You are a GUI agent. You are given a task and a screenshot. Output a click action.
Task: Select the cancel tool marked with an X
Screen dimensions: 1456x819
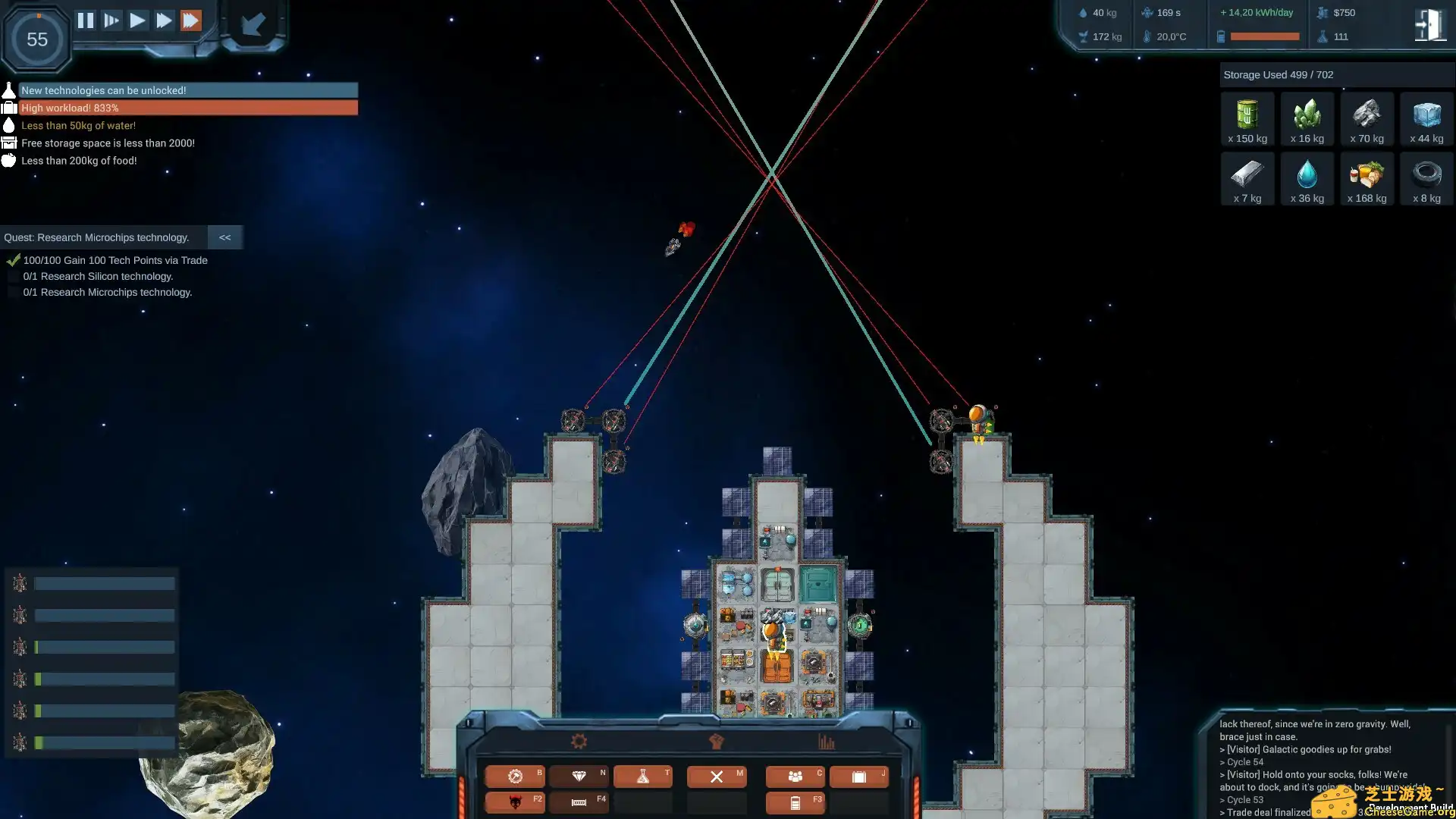click(x=717, y=776)
